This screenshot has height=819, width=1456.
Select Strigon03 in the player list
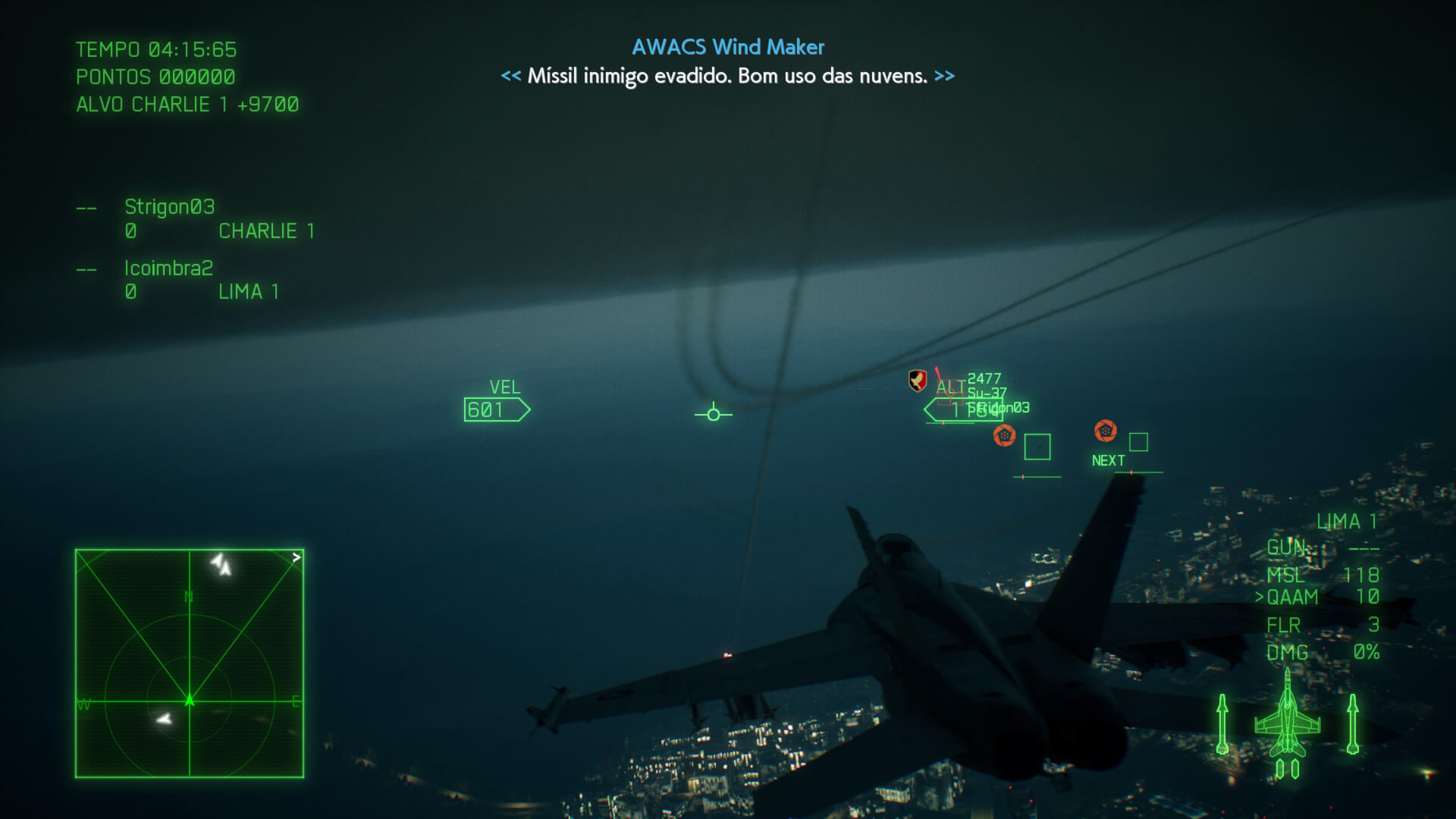point(170,207)
